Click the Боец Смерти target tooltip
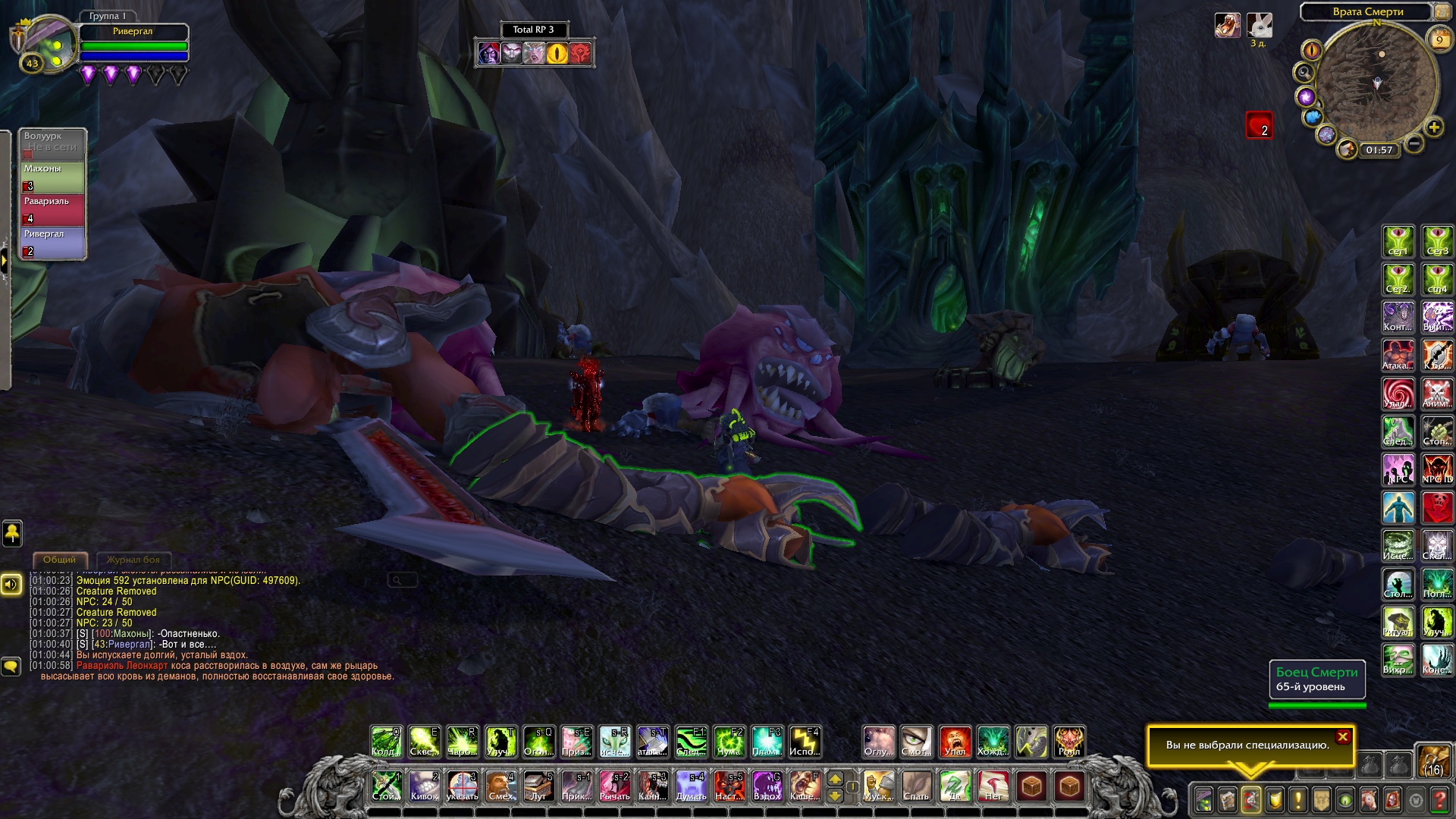This screenshot has width=1456, height=819. tap(1317, 679)
